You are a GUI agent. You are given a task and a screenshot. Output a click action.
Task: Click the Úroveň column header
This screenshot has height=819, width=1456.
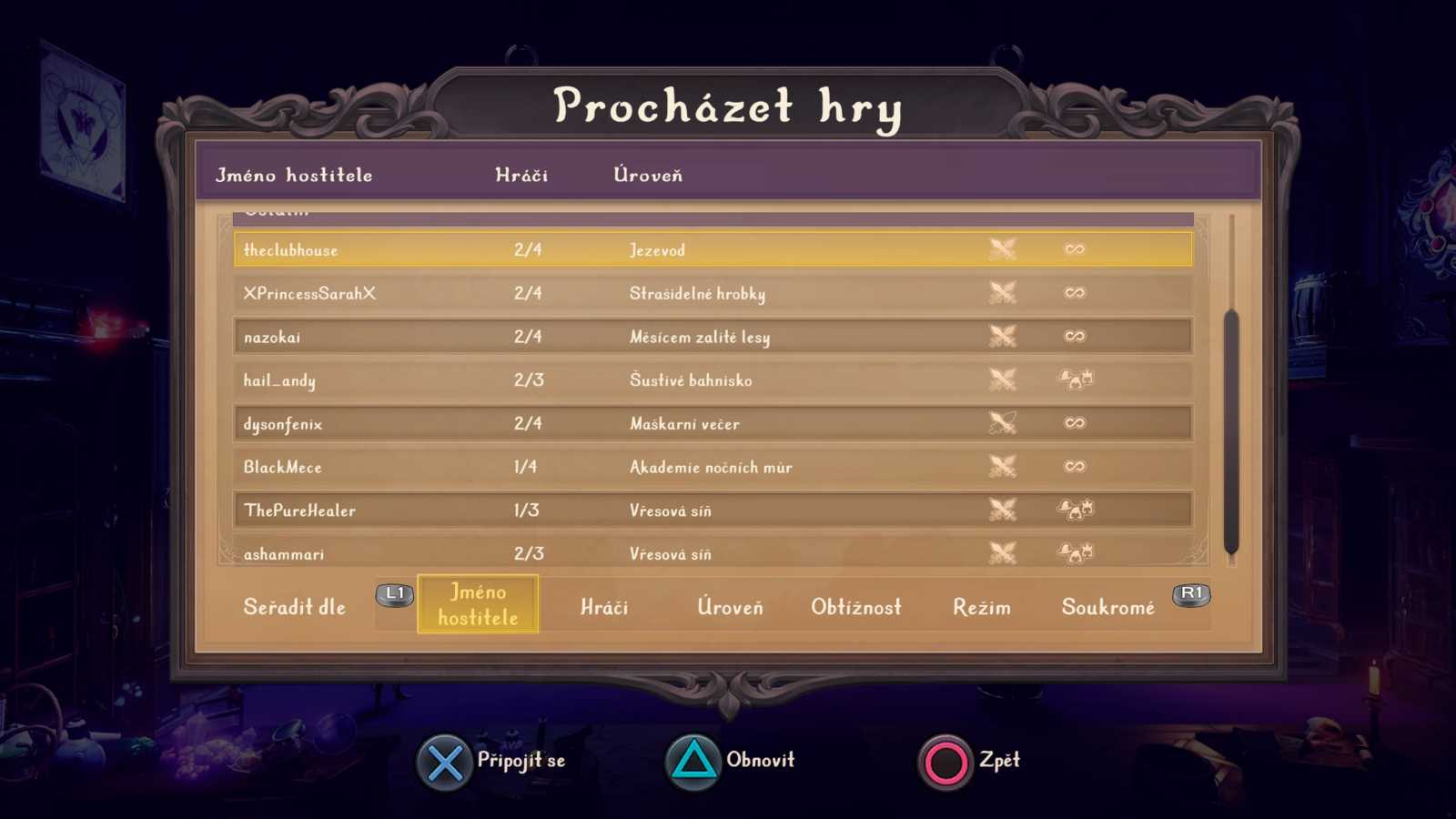pos(648,175)
